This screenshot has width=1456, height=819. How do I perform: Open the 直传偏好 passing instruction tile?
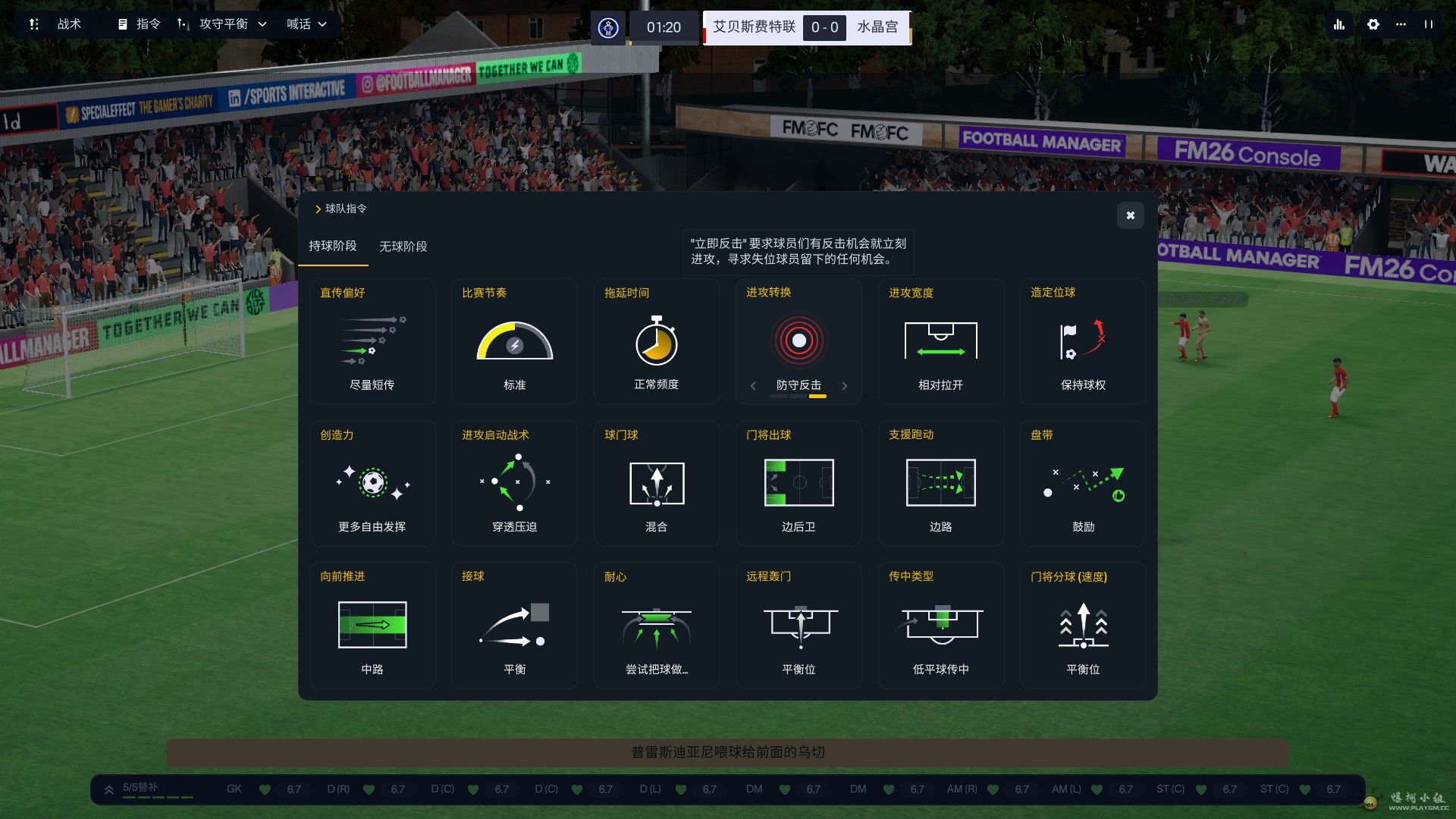(372, 341)
